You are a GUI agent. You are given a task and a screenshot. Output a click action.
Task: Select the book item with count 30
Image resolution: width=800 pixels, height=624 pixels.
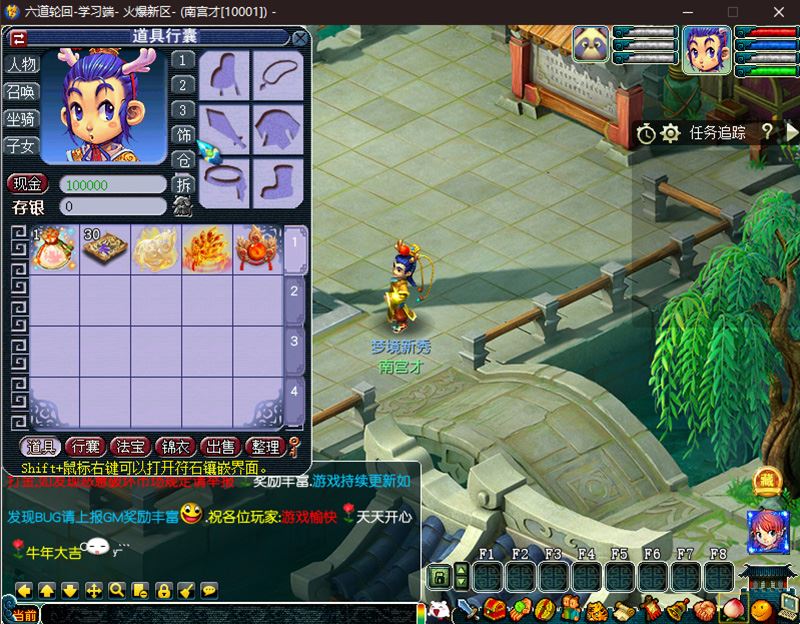[x=104, y=249]
